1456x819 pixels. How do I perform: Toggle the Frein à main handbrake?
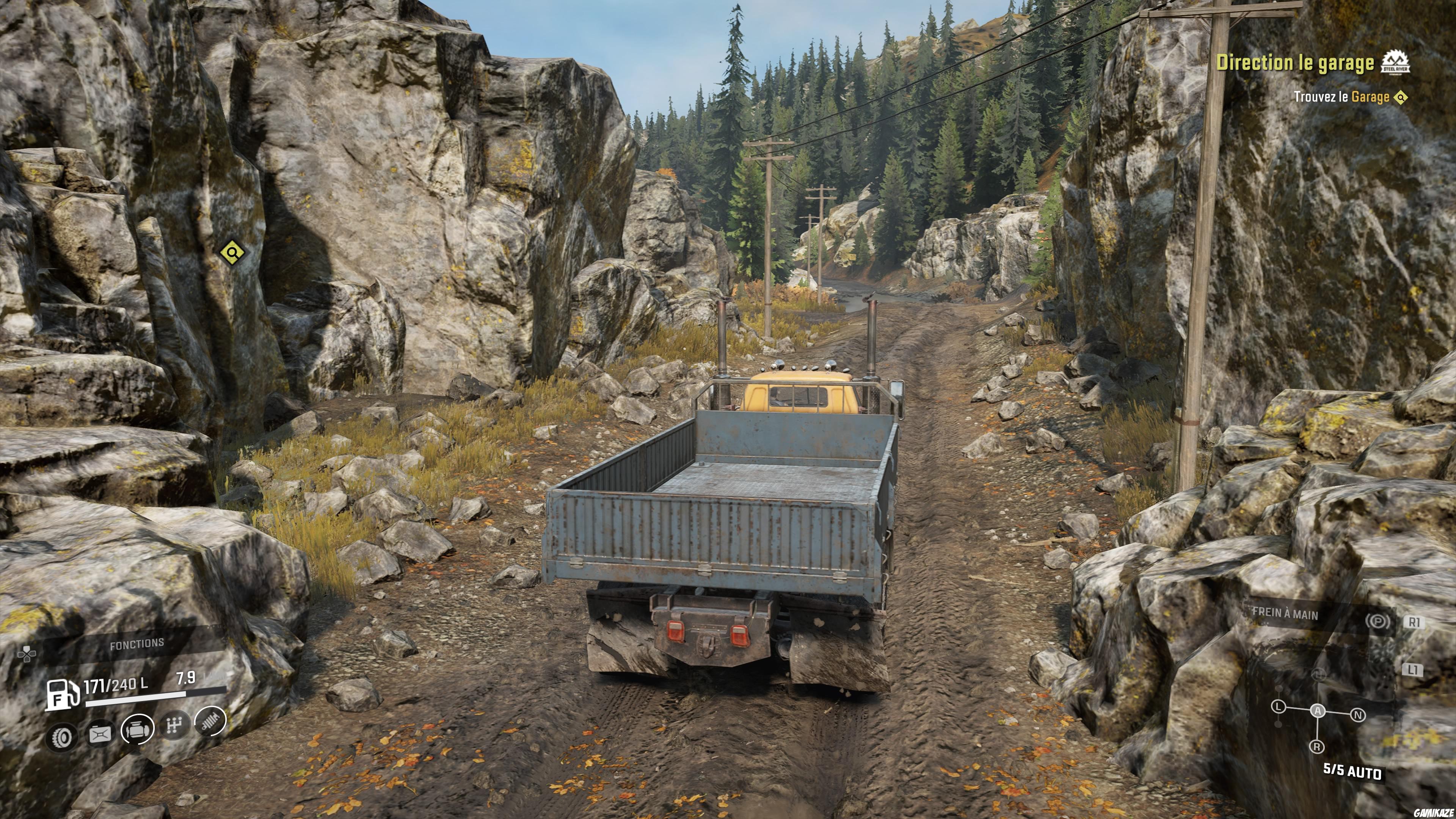[x=1285, y=614]
